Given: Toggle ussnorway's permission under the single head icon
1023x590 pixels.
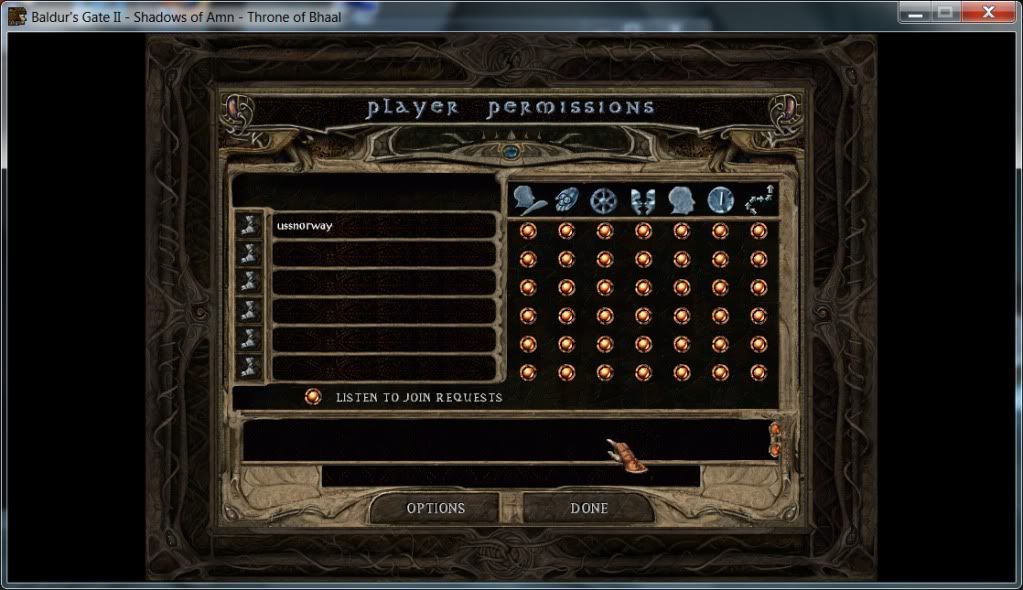Looking at the screenshot, I should click(x=681, y=231).
